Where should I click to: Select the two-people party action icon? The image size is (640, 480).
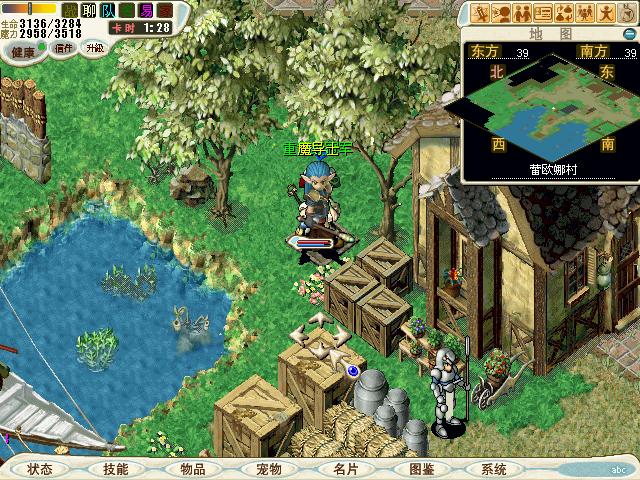521,13
